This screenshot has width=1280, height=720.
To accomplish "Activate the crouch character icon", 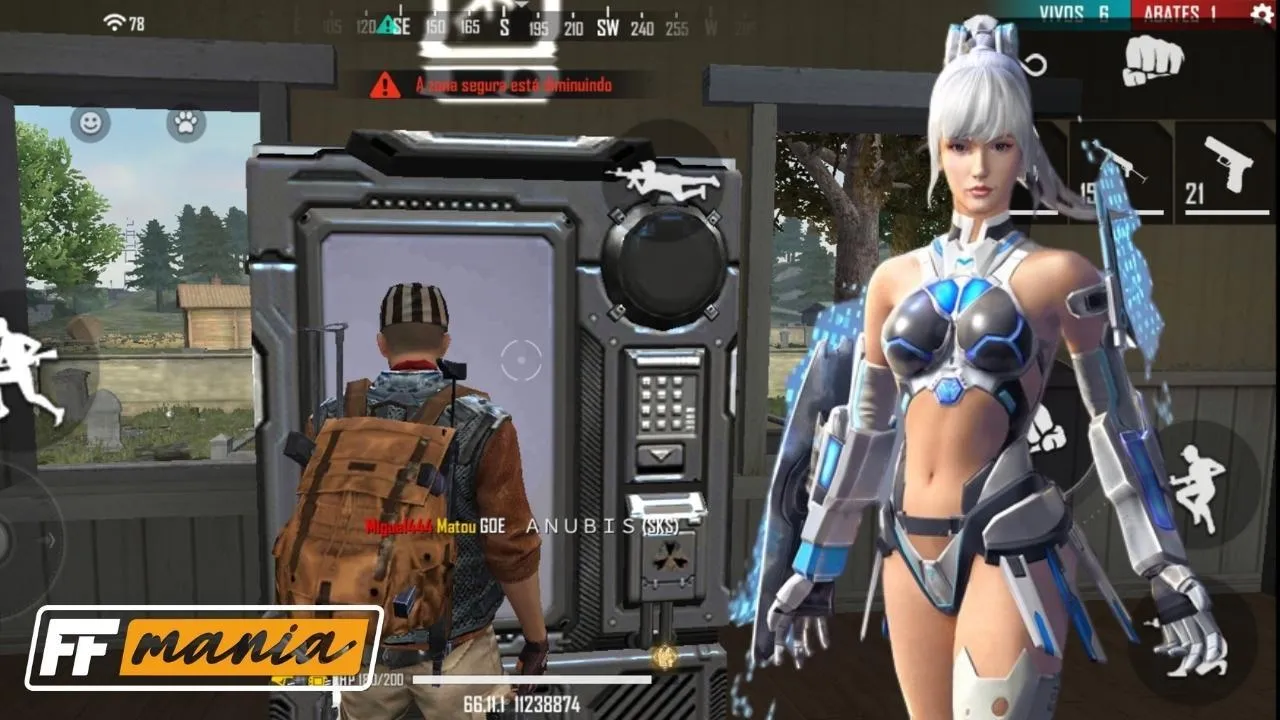I will (x=1197, y=488).
